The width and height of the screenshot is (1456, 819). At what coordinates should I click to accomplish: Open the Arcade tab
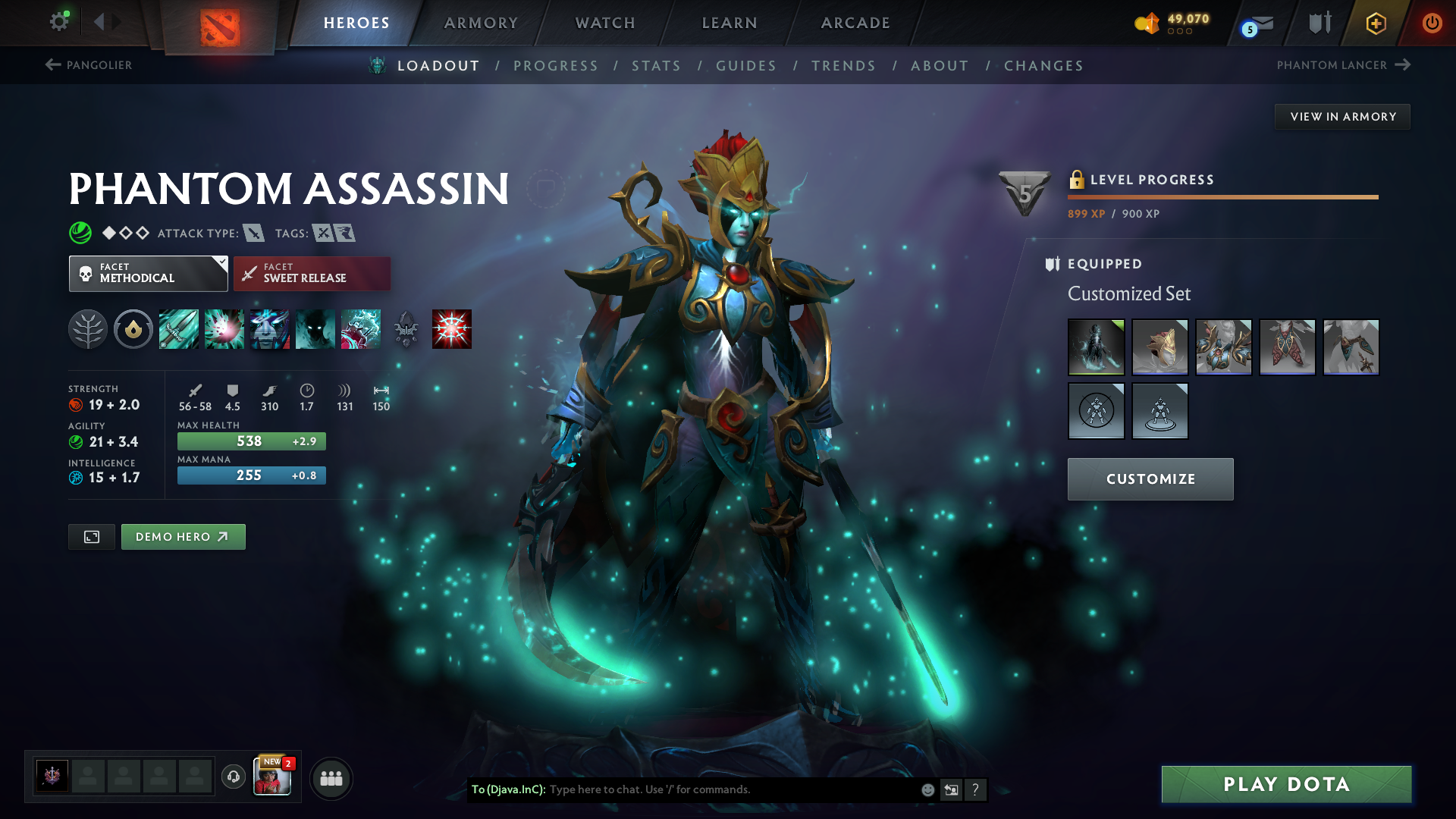tap(855, 23)
